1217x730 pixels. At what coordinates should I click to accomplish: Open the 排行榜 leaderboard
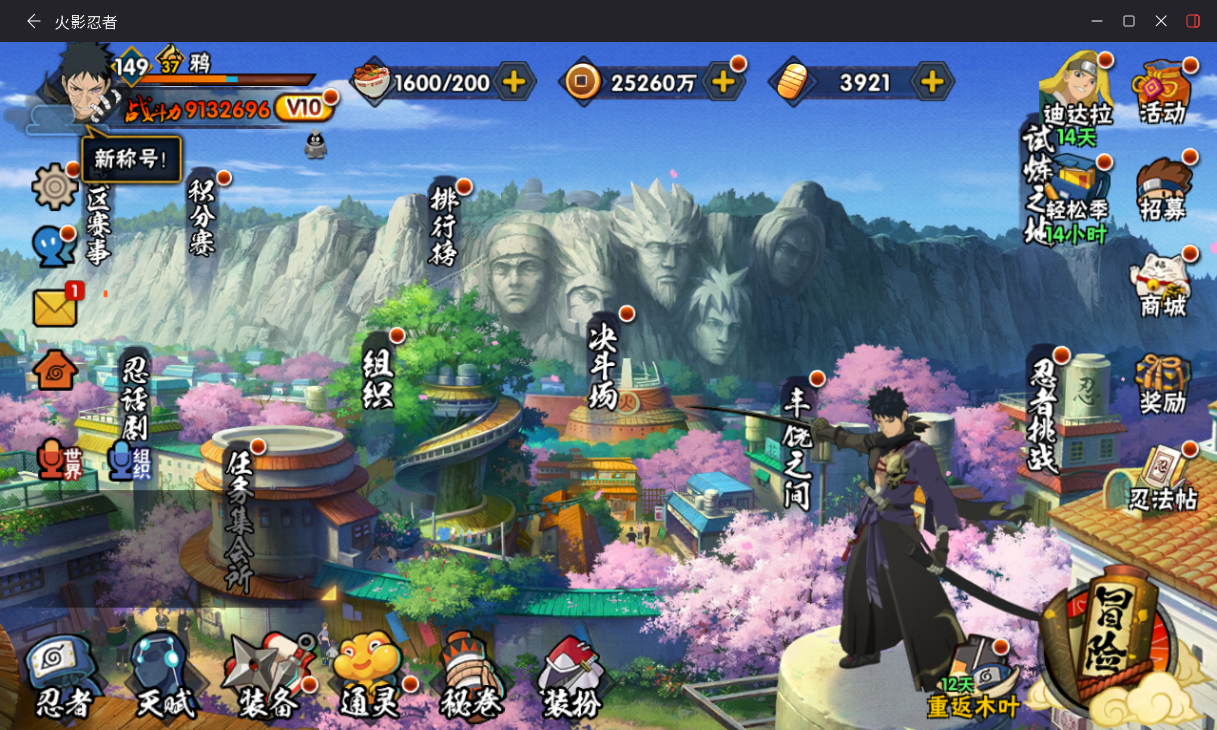click(443, 224)
